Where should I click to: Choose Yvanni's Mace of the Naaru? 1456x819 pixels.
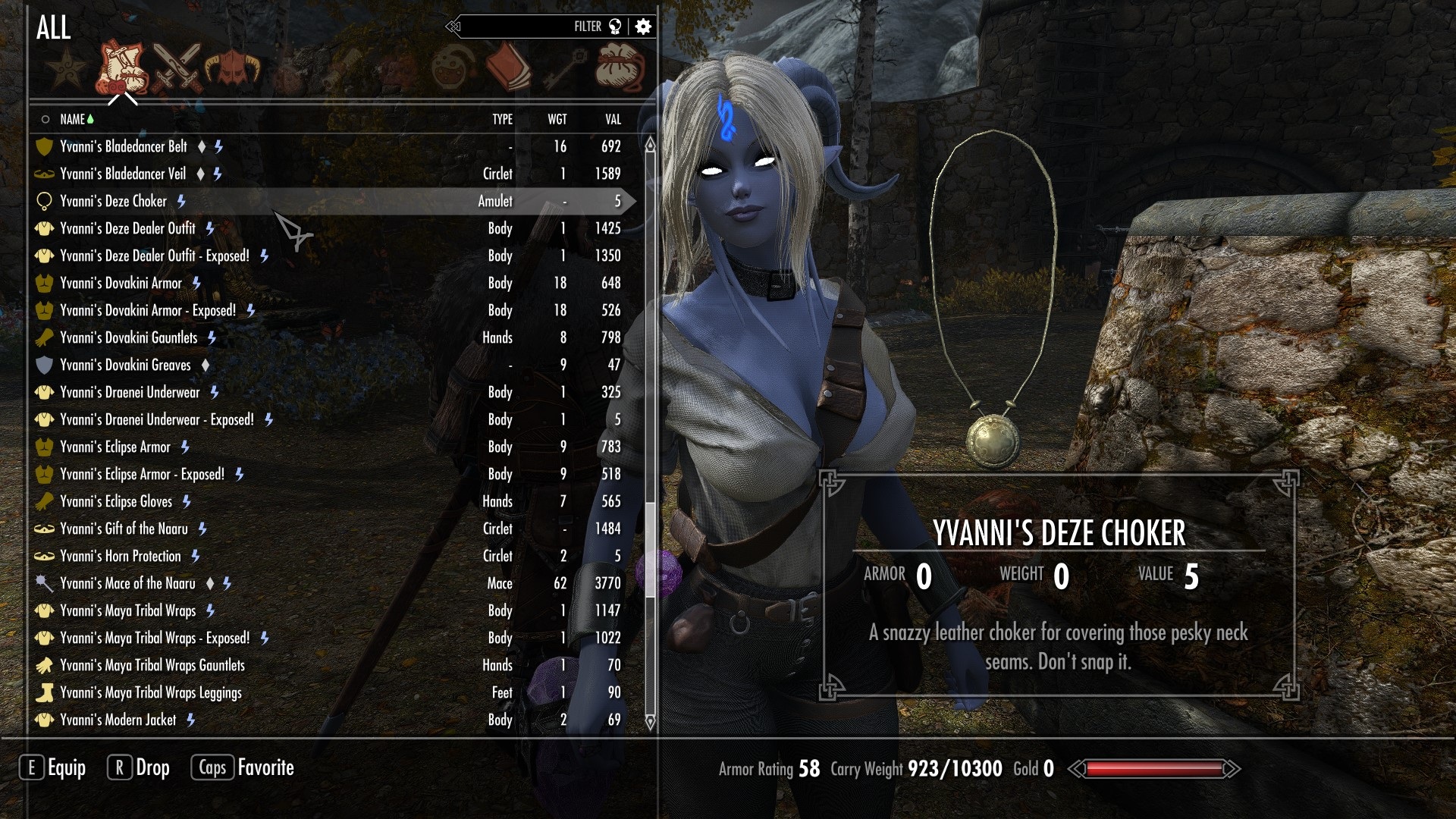click(127, 583)
